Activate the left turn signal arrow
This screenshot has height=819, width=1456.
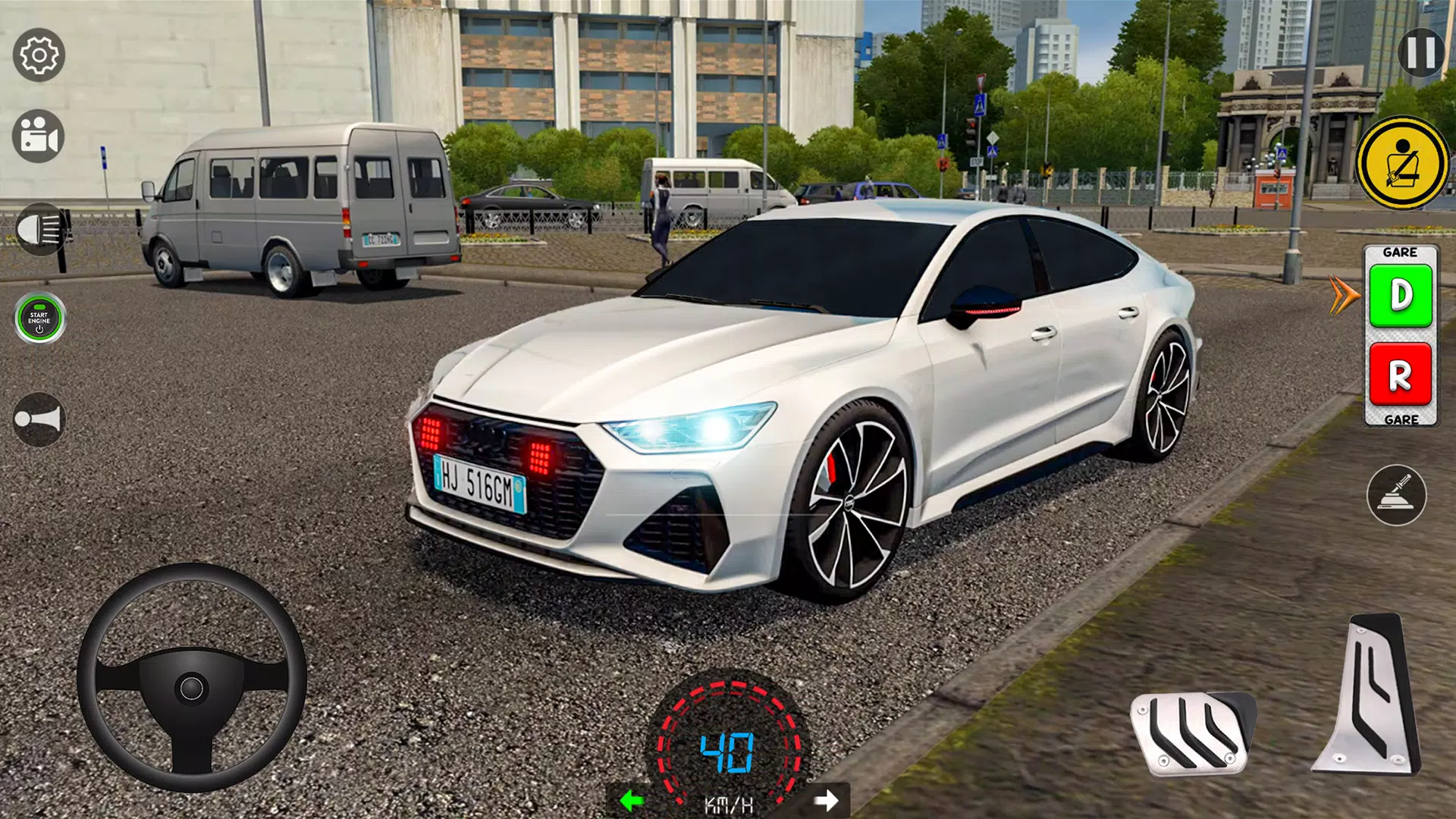pyautogui.click(x=631, y=800)
